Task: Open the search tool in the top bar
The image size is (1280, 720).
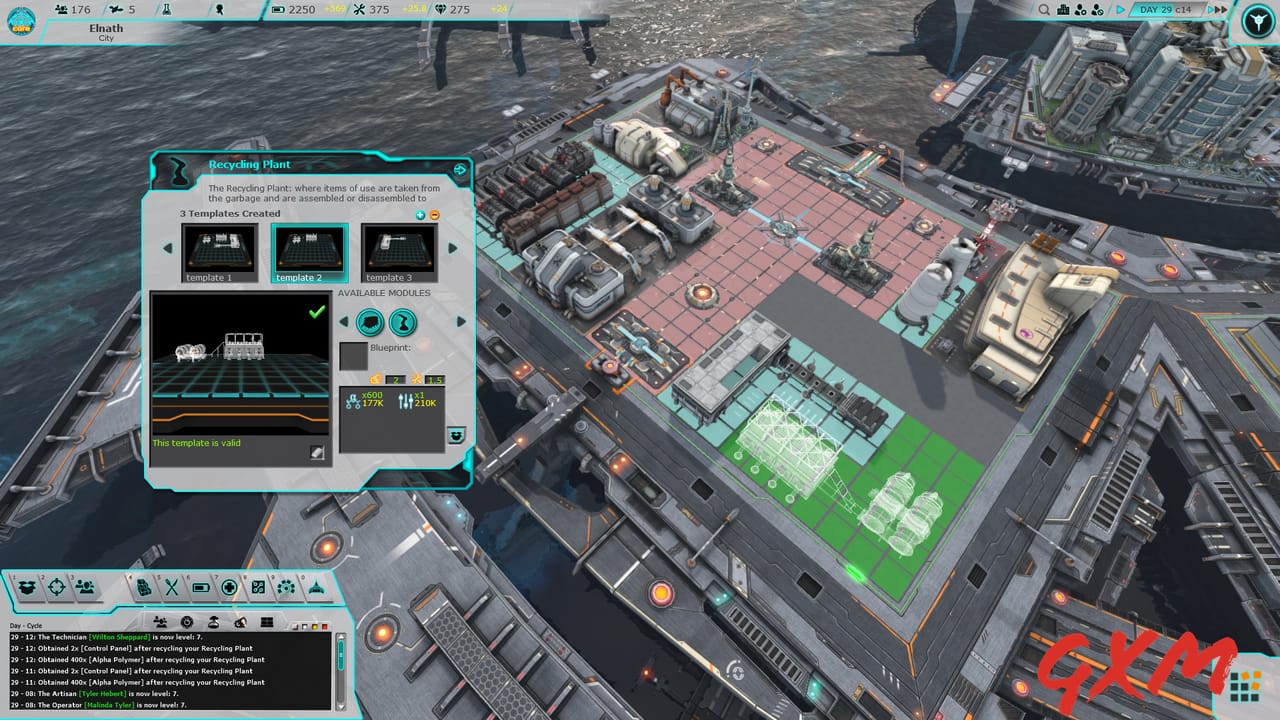Action: point(1044,10)
